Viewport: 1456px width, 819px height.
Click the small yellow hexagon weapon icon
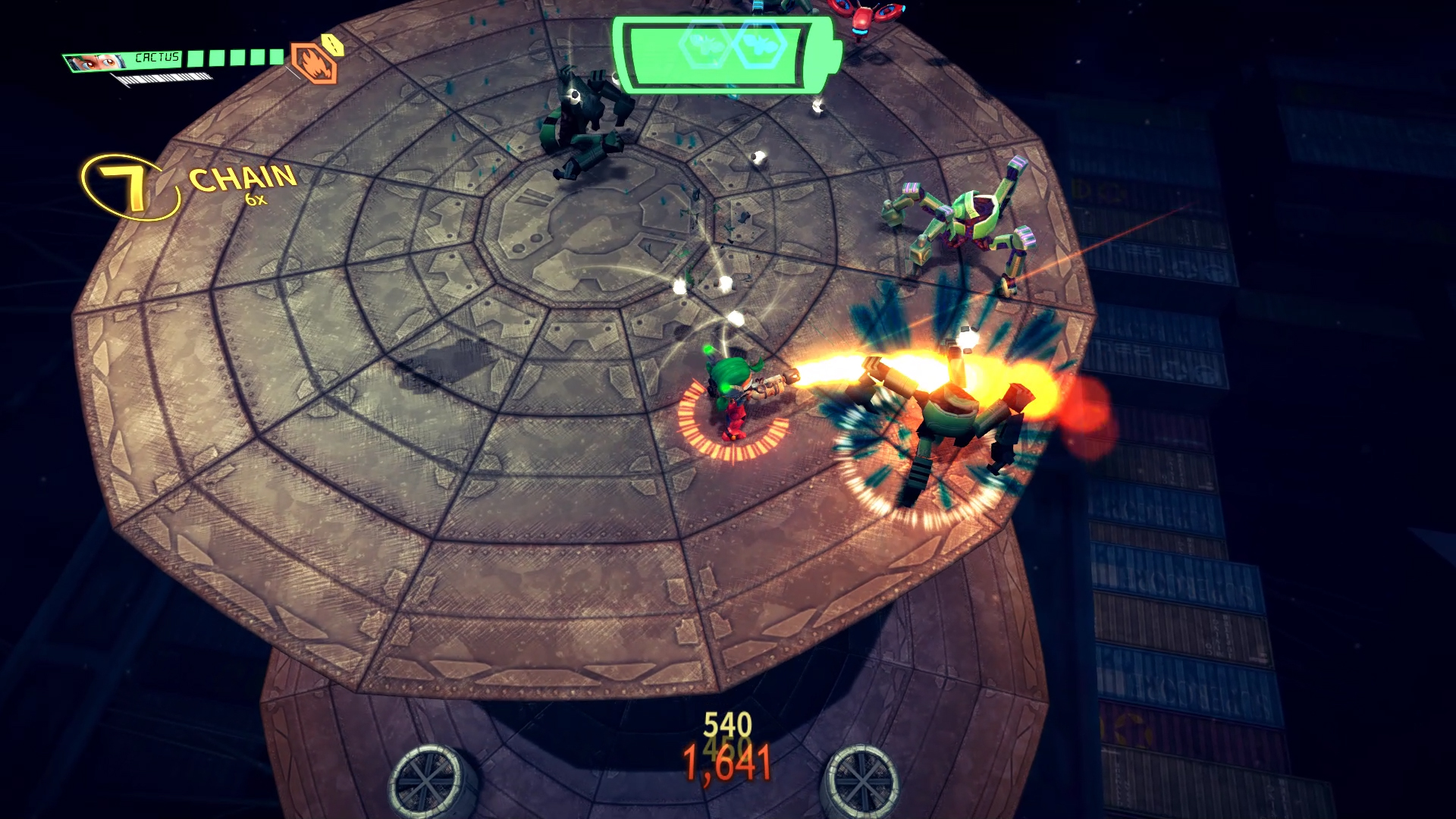333,45
